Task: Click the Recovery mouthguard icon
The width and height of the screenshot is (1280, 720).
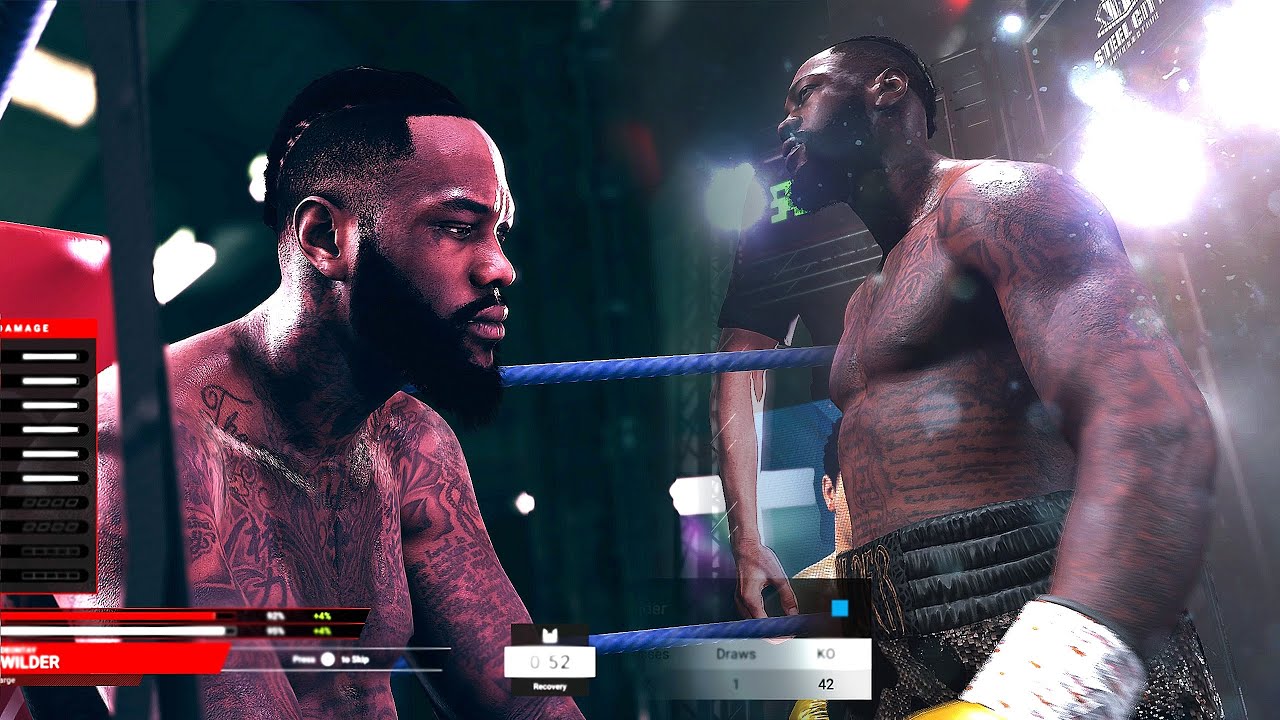Action: click(x=550, y=636)
